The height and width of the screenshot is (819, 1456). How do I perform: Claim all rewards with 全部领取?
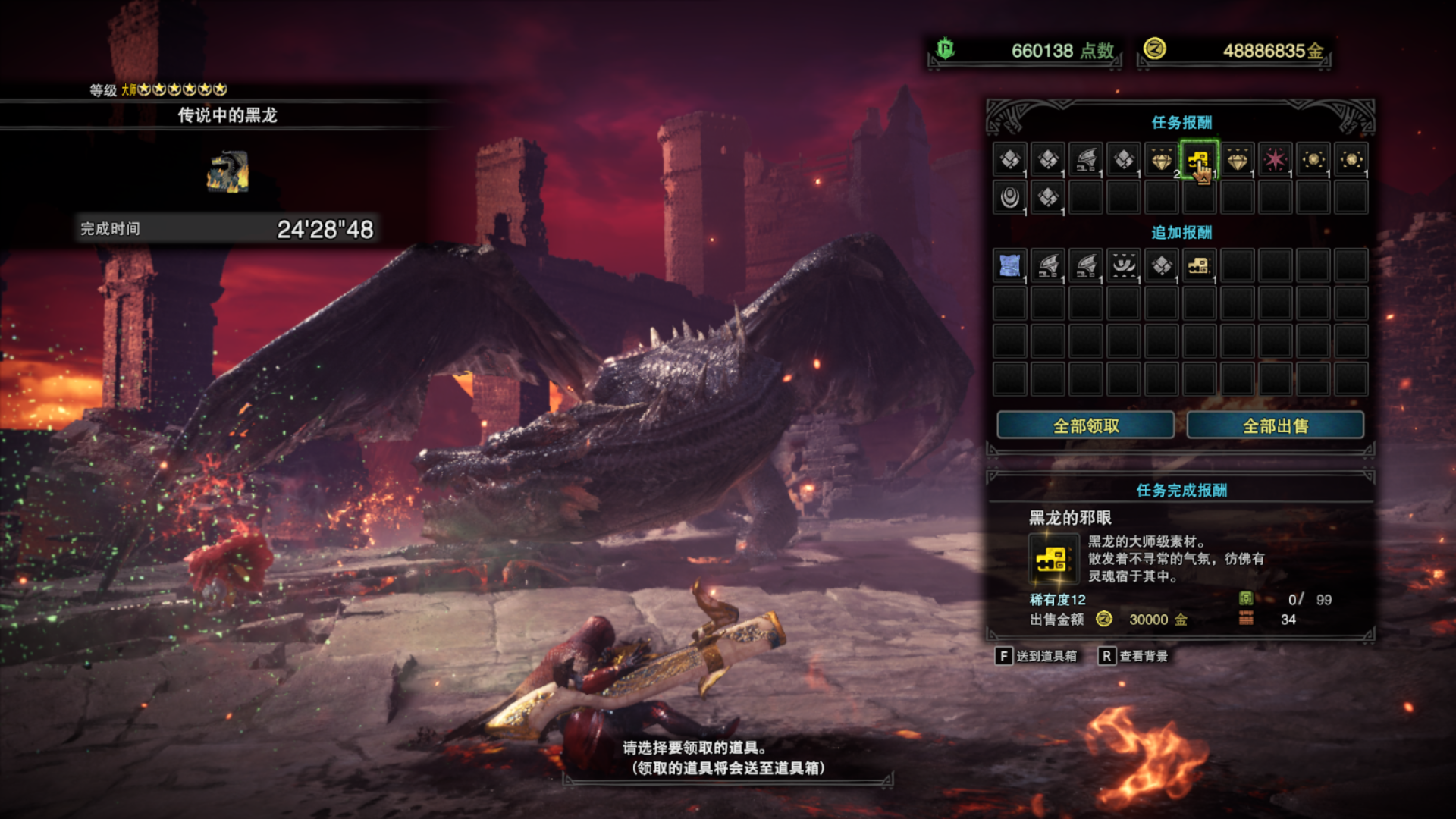point(1085,425)
